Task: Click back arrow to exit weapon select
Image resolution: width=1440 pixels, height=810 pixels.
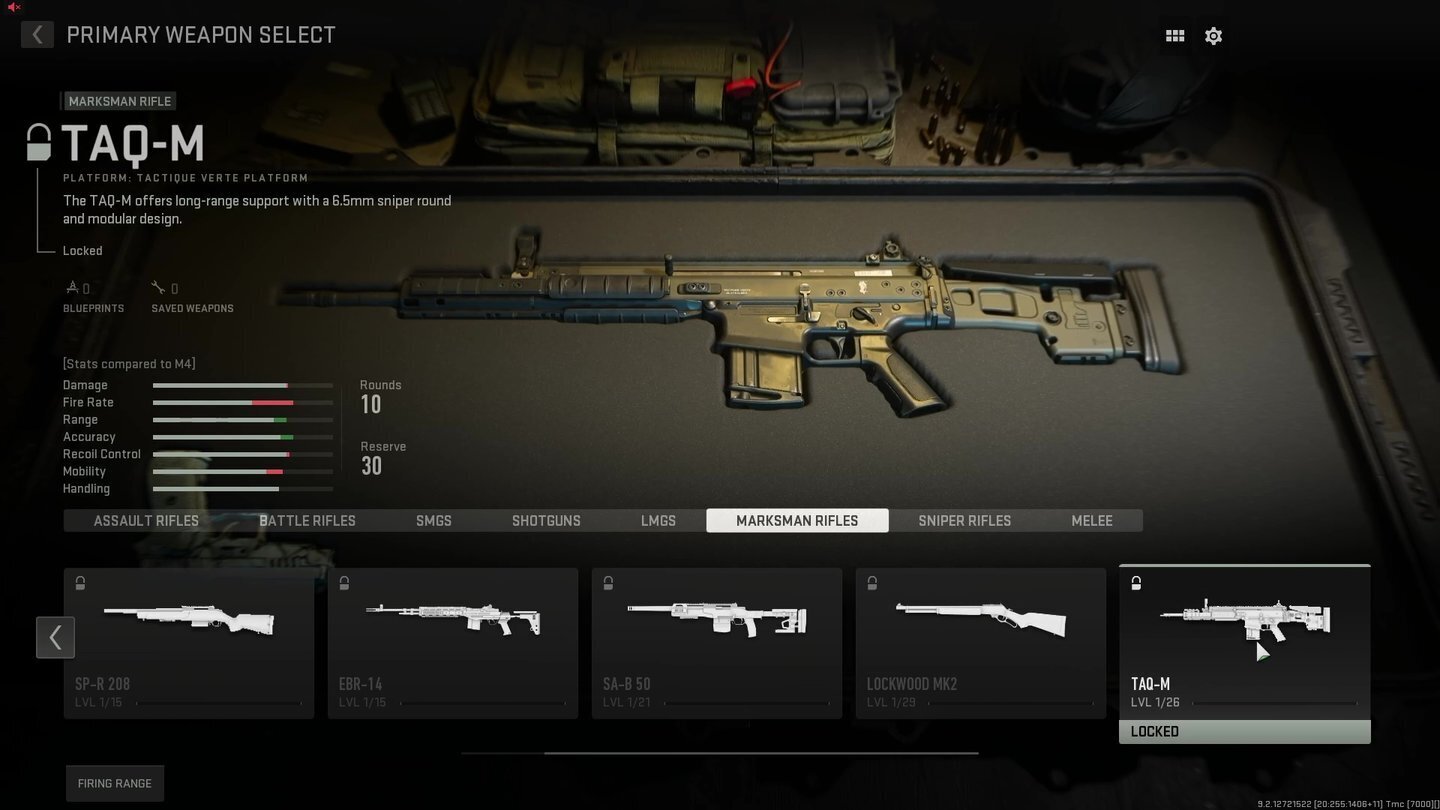Action: [37, 34]
